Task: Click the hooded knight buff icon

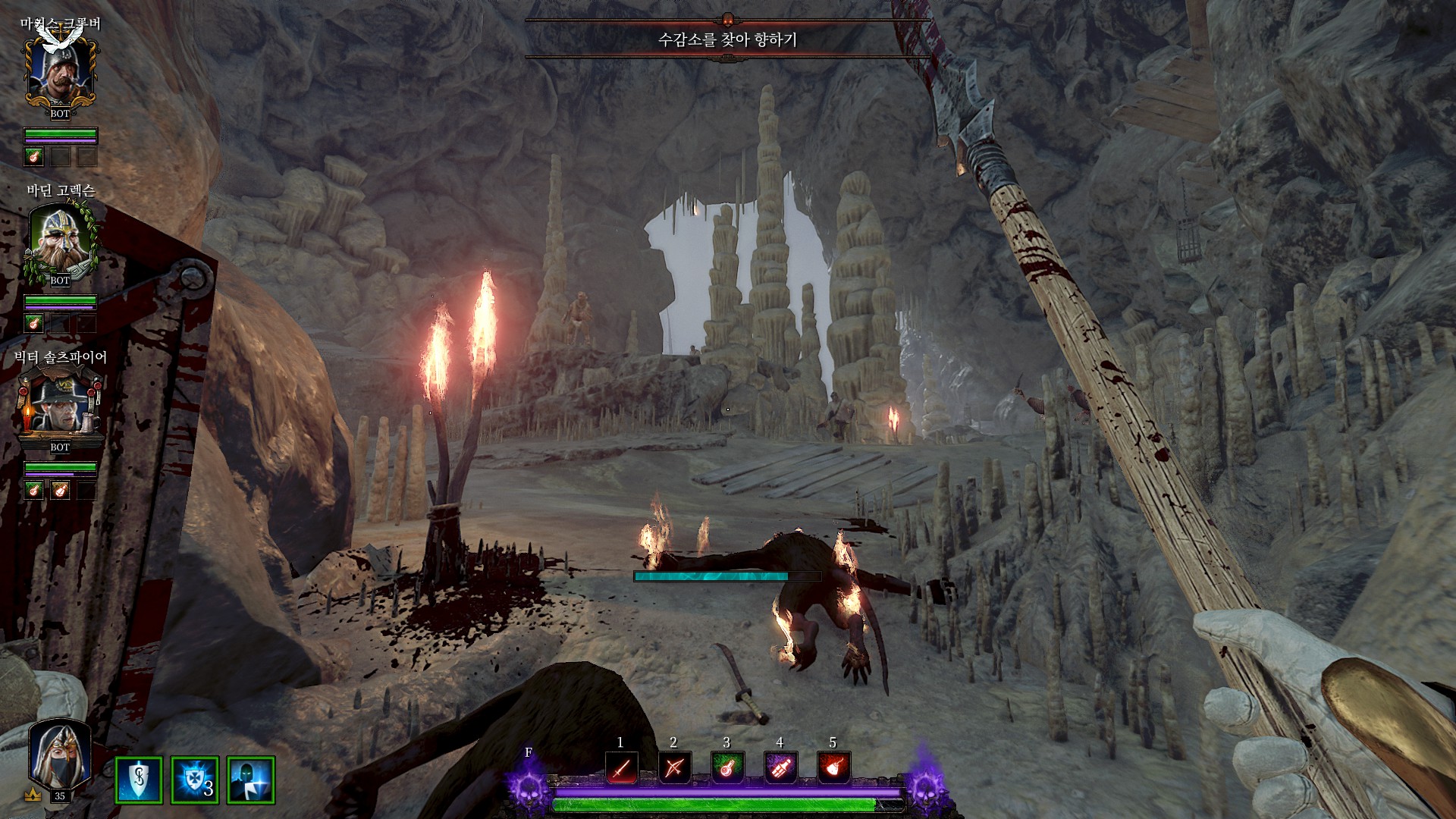Action: point(251,780)
